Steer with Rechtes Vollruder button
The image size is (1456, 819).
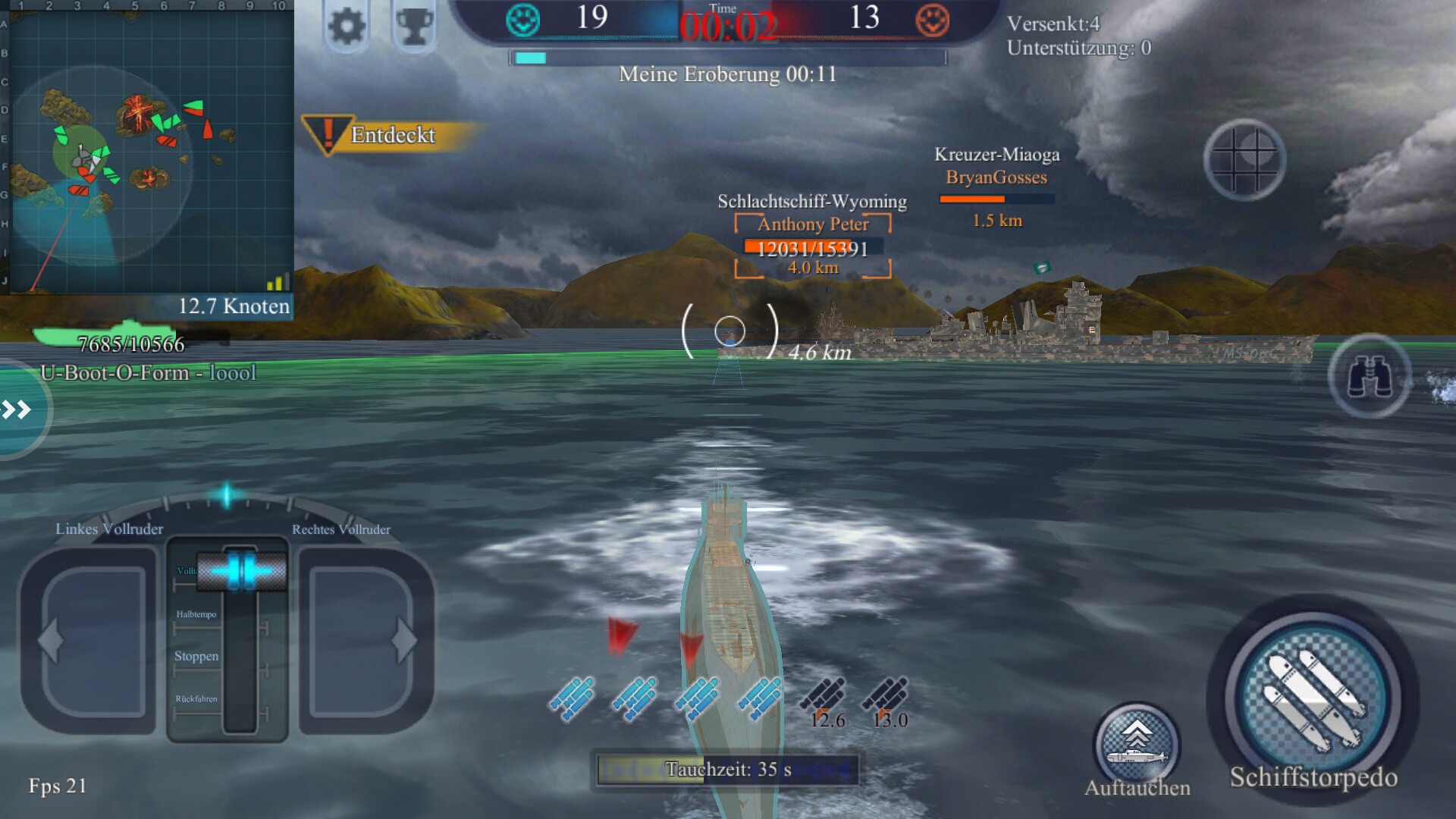pyautogui.click(x=362, y=641)
